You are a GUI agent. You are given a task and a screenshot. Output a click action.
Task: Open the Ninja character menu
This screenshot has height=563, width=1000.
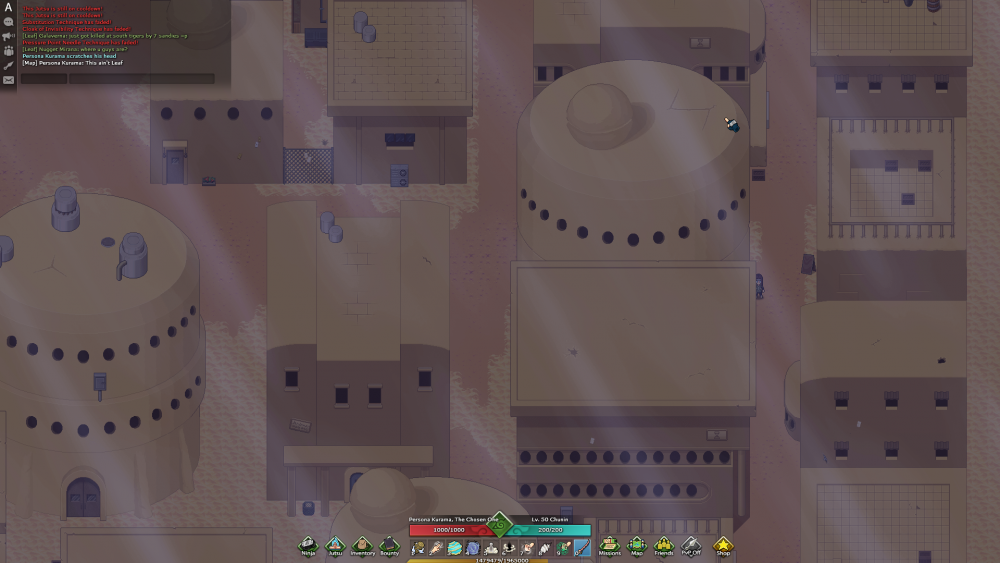(x=307, y=545)
